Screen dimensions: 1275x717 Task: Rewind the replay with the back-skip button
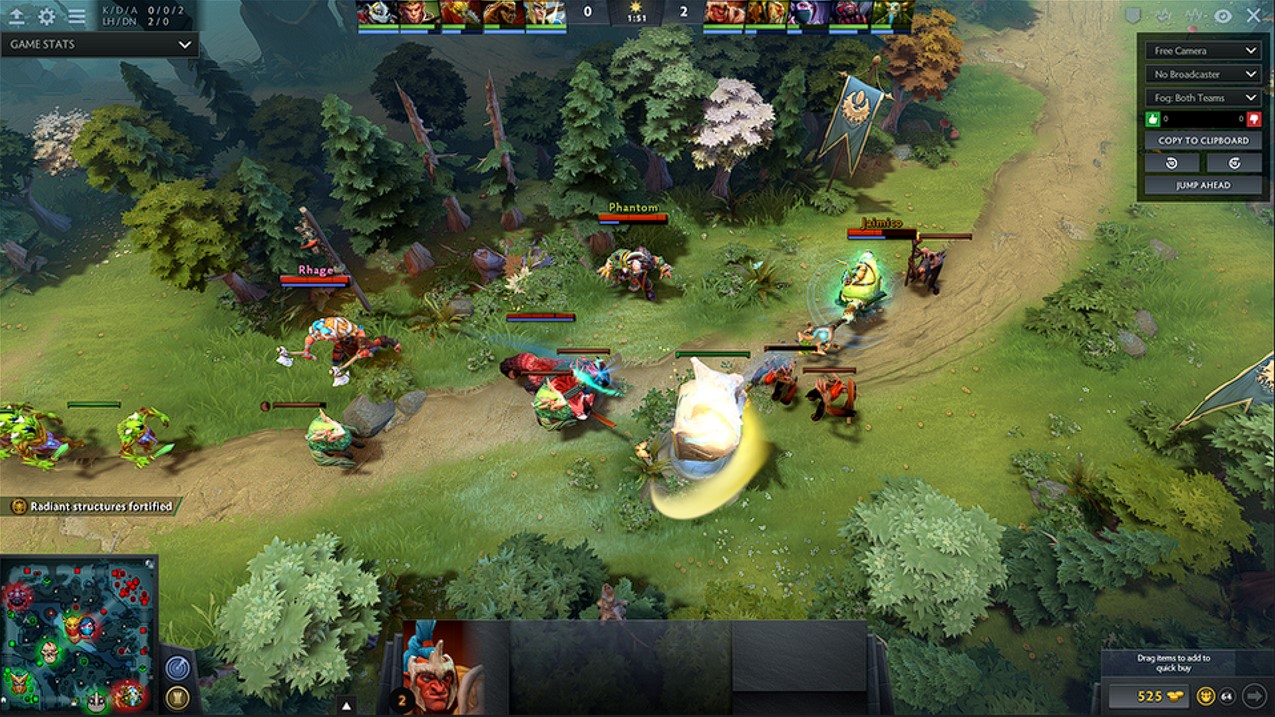point(1172,163)
